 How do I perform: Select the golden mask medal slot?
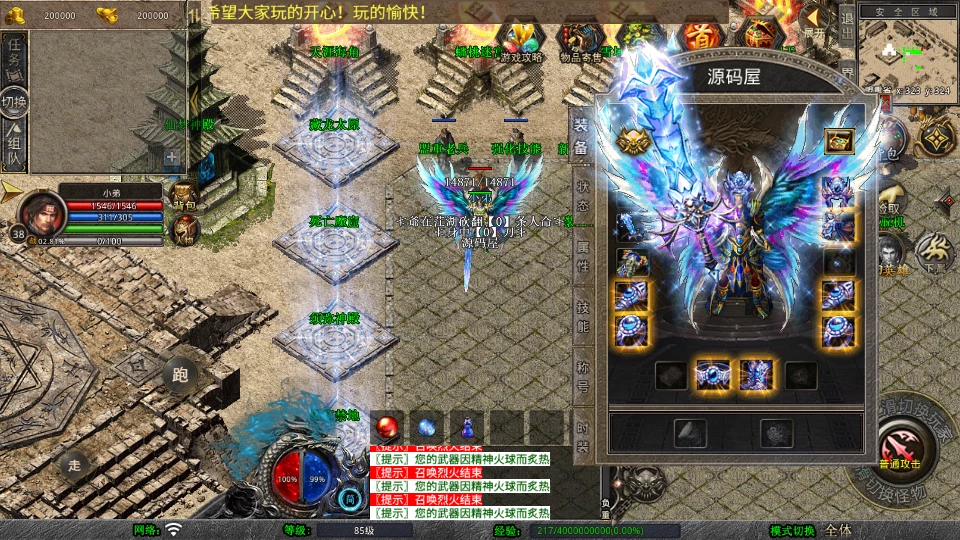point(630,141)
